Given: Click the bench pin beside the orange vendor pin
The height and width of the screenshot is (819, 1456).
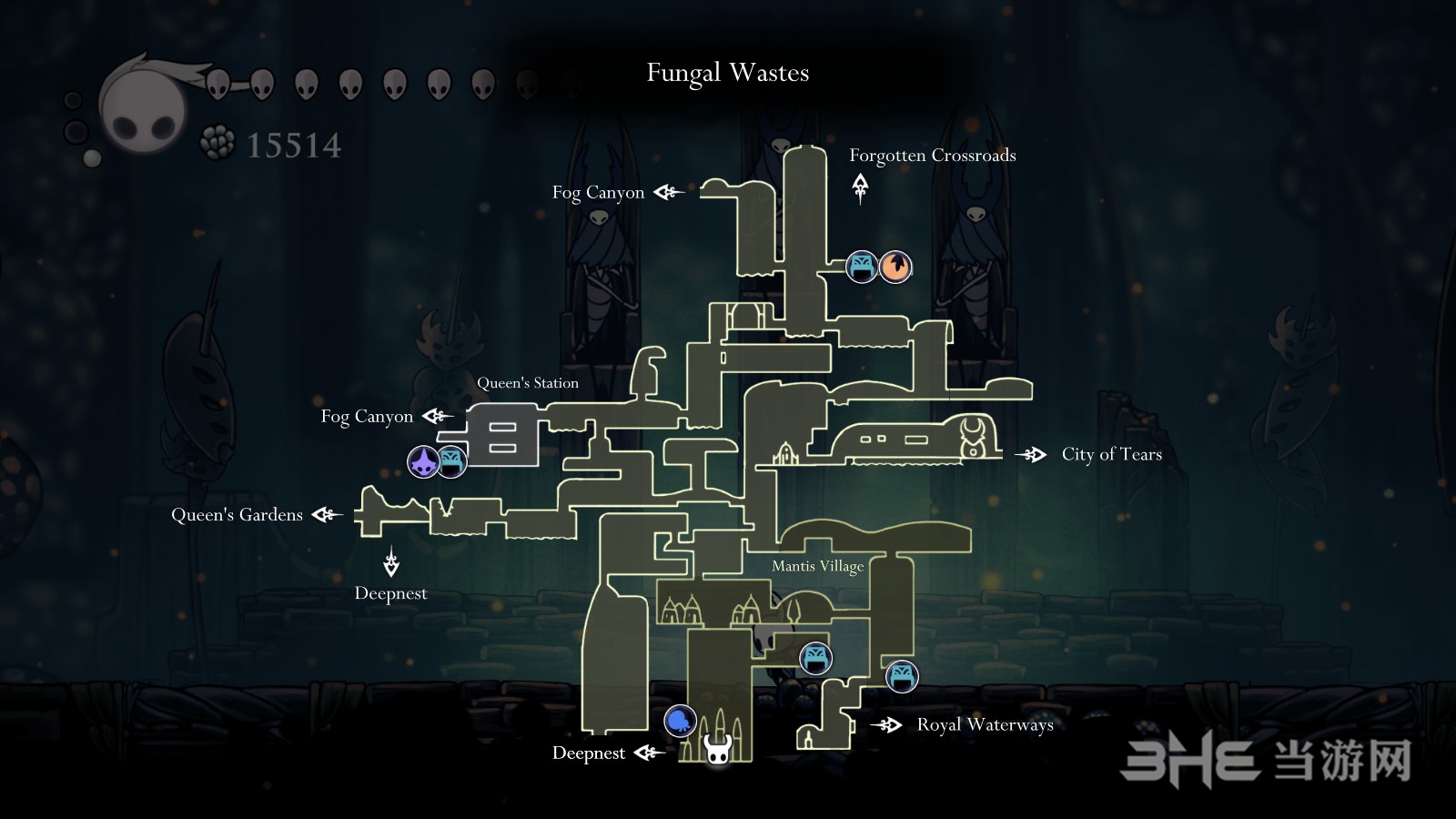Looking at the screenshot, I should [x=862, y=267].
